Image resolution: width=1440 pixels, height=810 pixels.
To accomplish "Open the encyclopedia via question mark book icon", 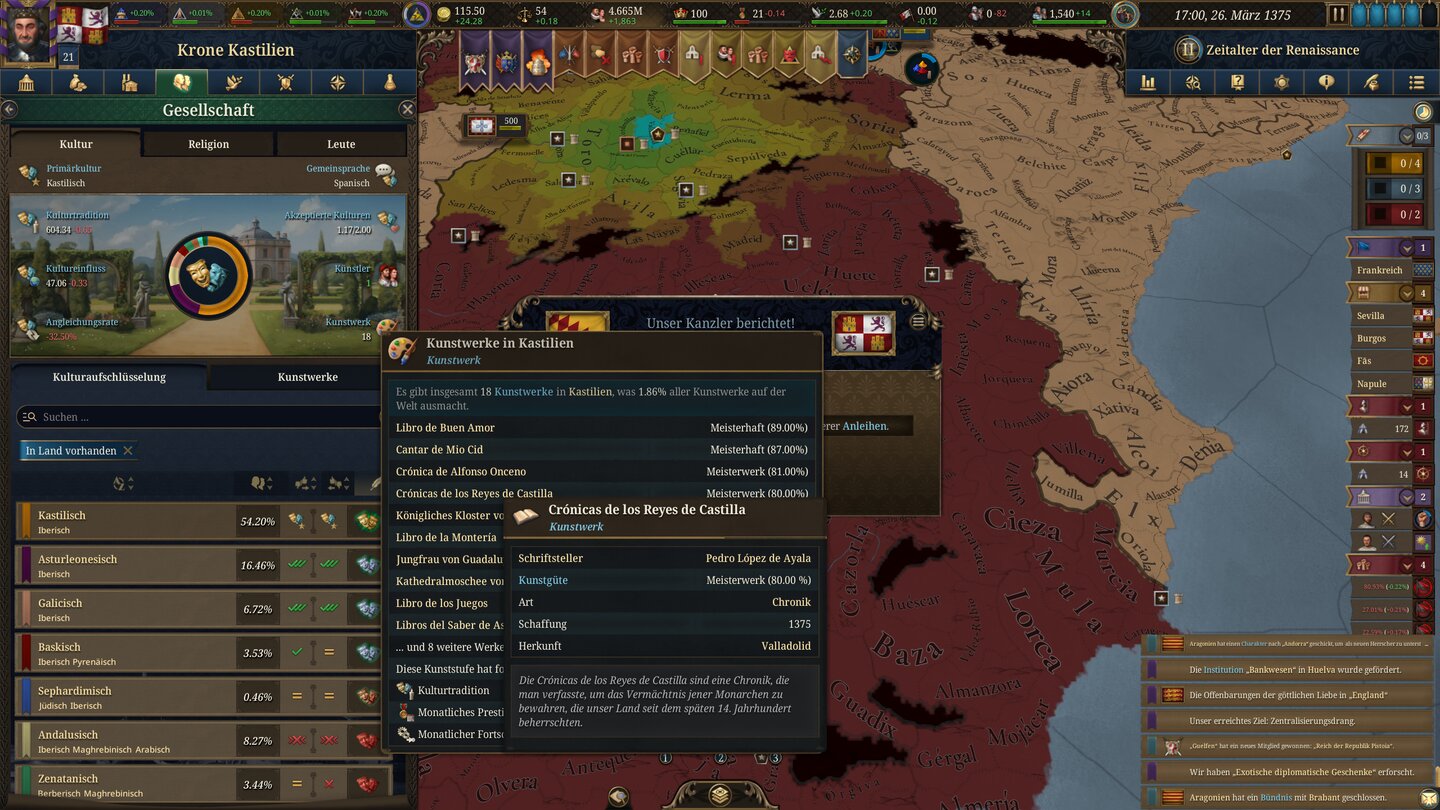I will point(1237,82).
